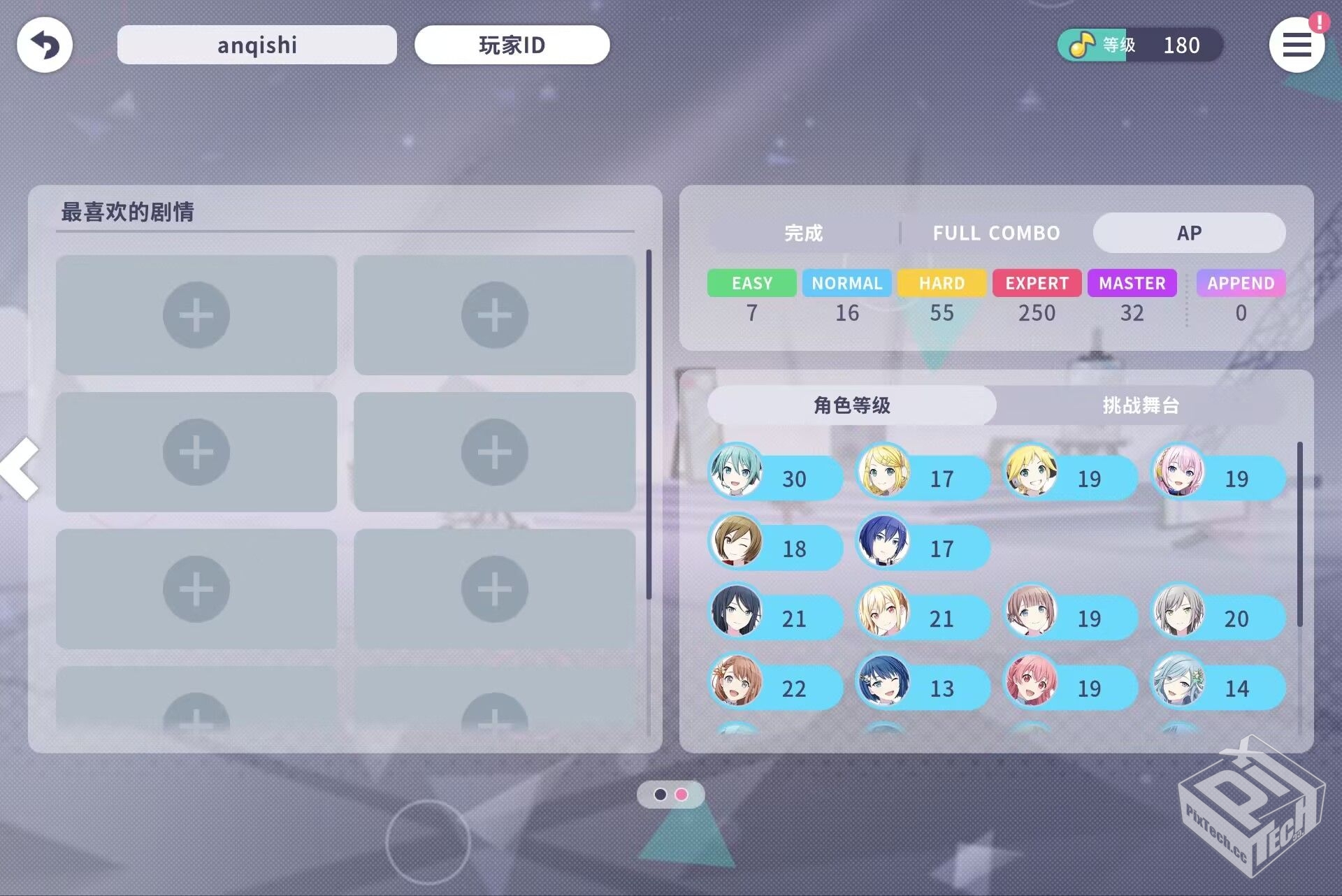The width and height of the screenshot is (1342, 896).
Task: Show the 玩家ID player ID
Action: tap(512, 45)
